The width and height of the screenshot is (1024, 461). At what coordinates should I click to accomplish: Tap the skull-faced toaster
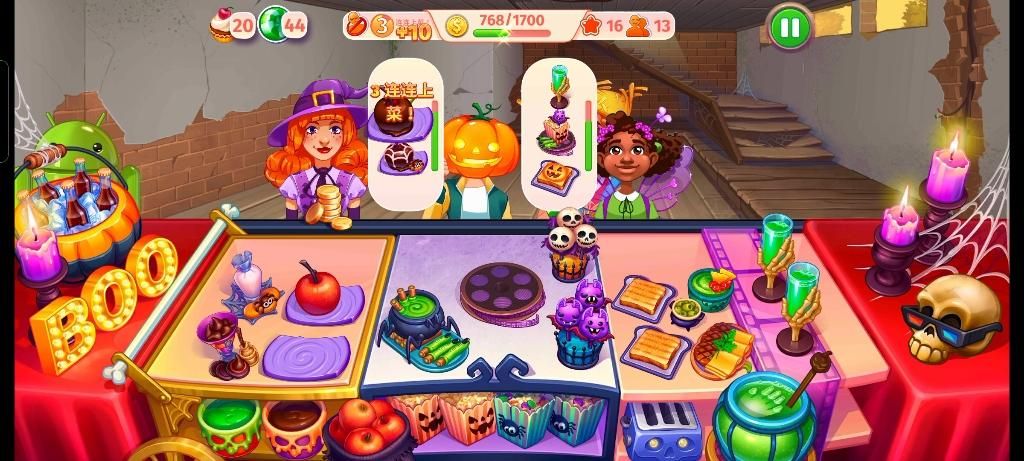click(x=661, y=430)
